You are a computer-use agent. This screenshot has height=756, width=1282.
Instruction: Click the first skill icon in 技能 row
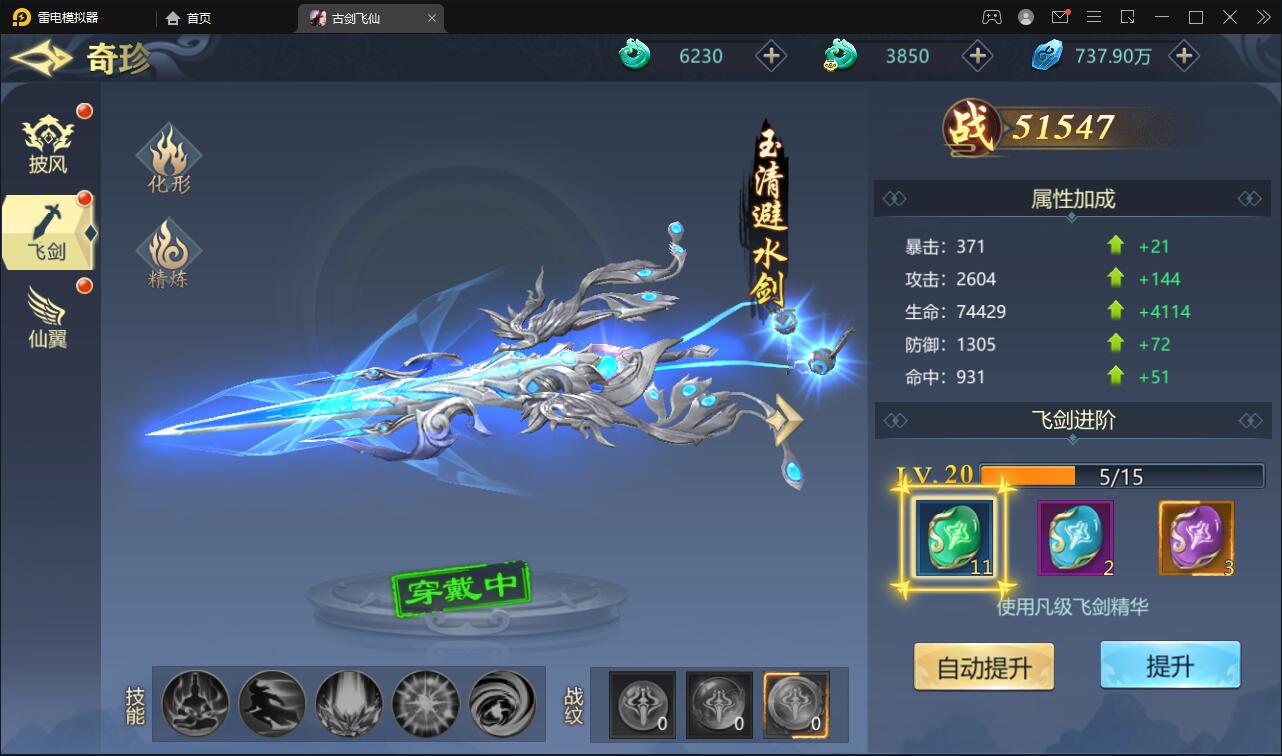click(x=195, y=704)
